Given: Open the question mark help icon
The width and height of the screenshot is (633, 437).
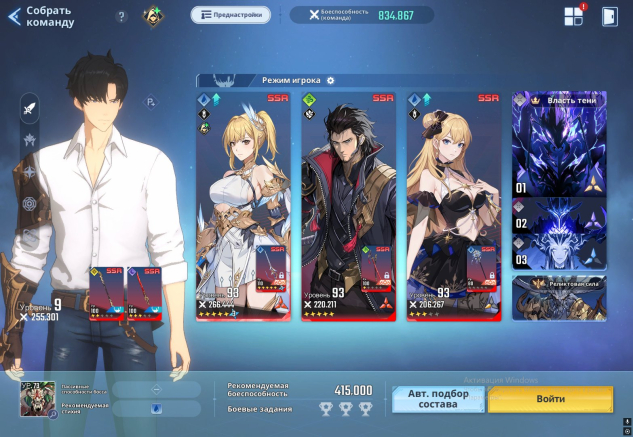Looking at the screenshot, I should point(122,16).
